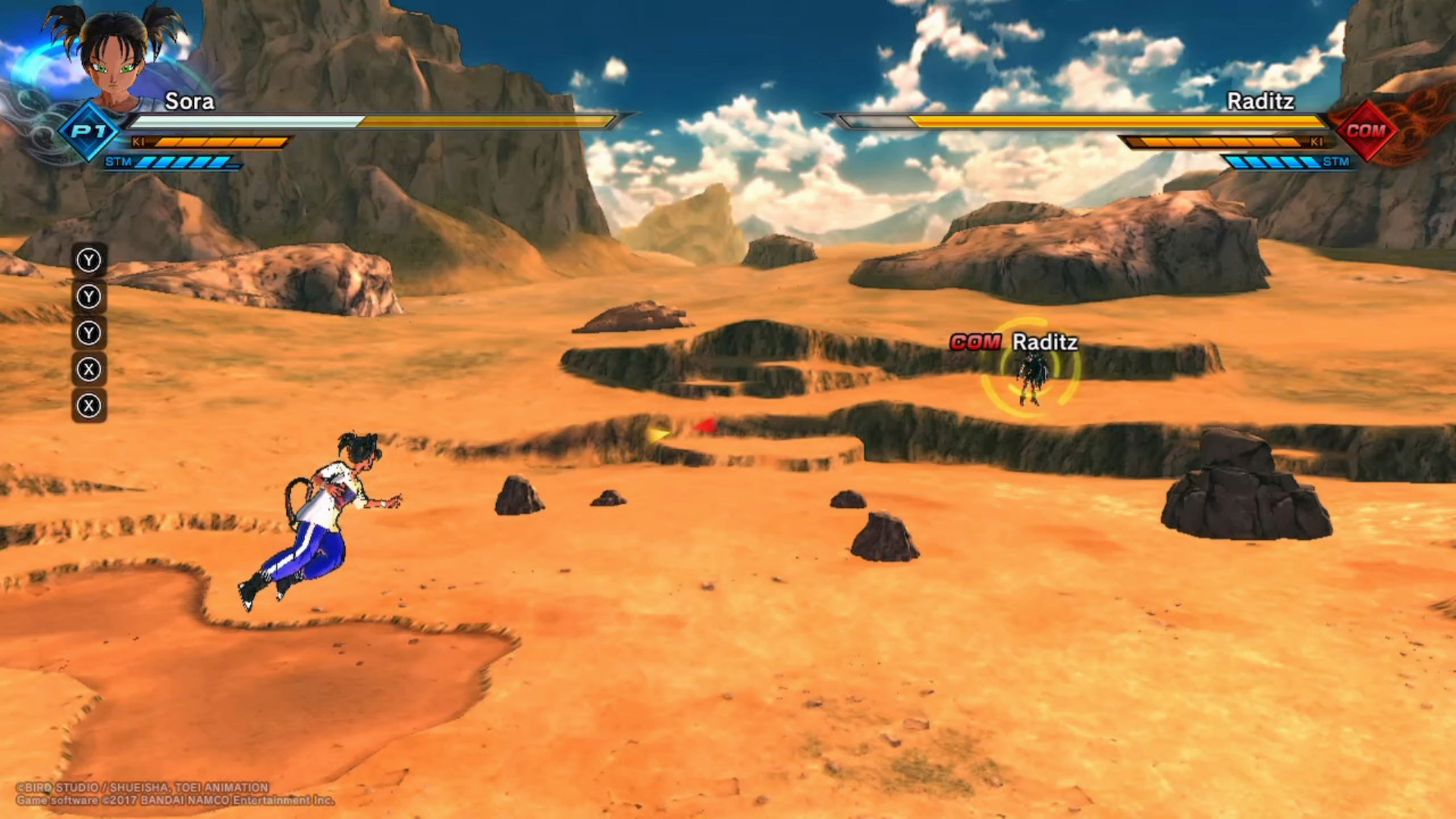This screenshot has width=1456, height=819.
Task: Click Sora's character portrait
Action: pyautogui.click(x=115, y=57)
